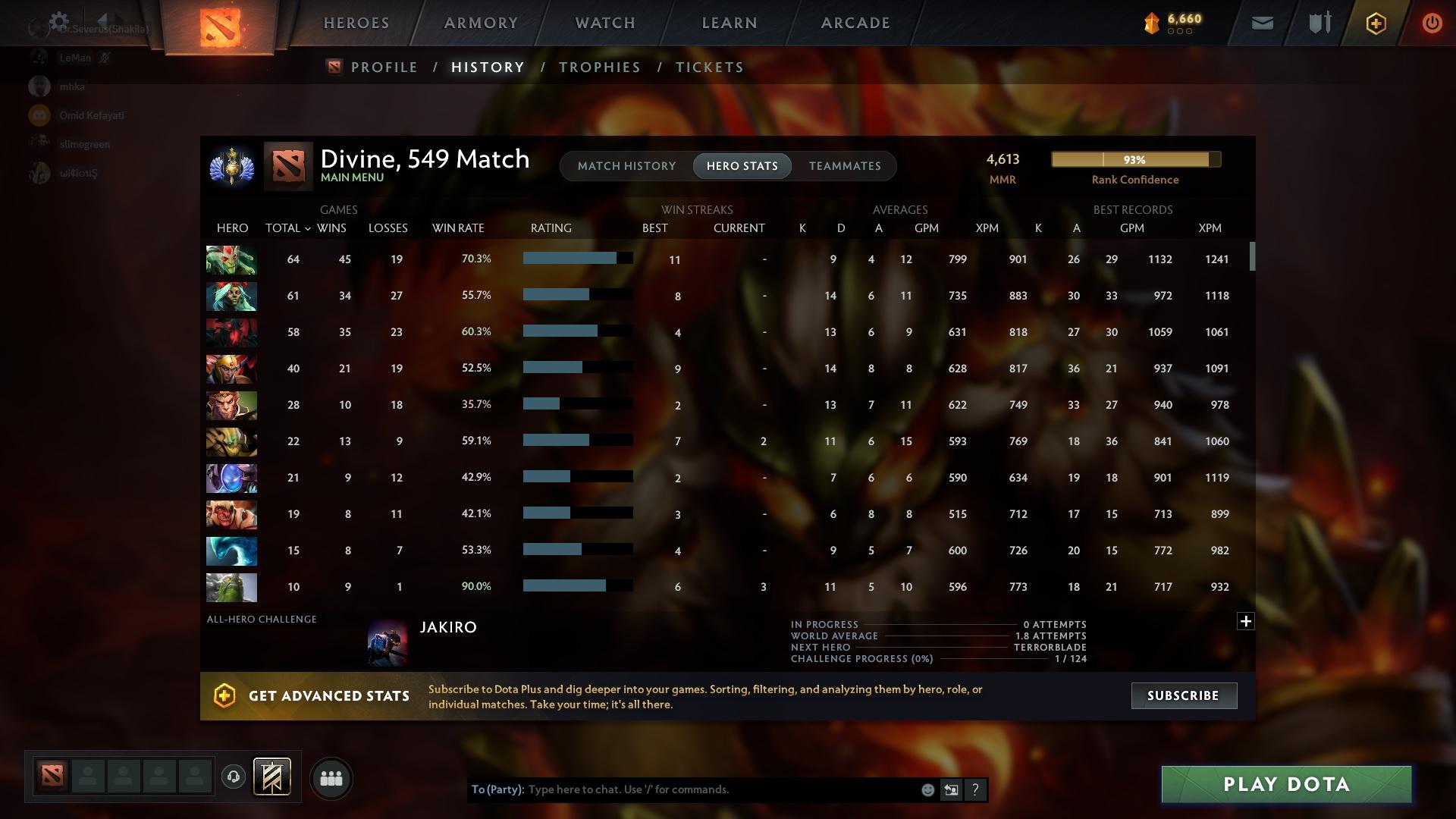Click the party chat input field
This screenshot has width=1456, height=819.
(720, 789)
